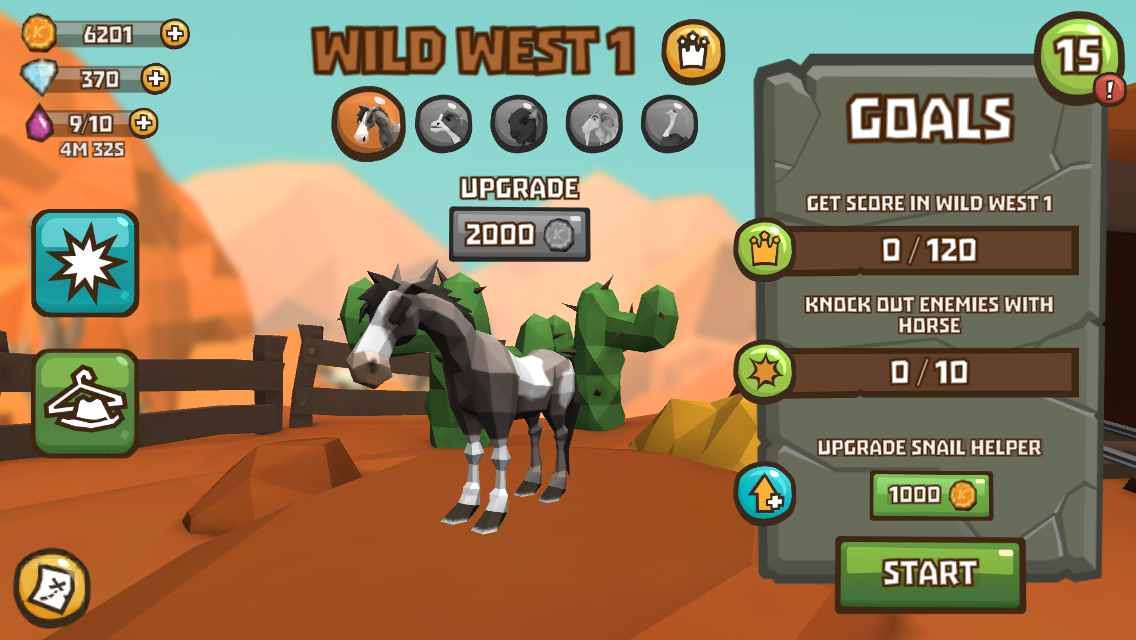
Task: Add more diamonds
Action: 156,78
